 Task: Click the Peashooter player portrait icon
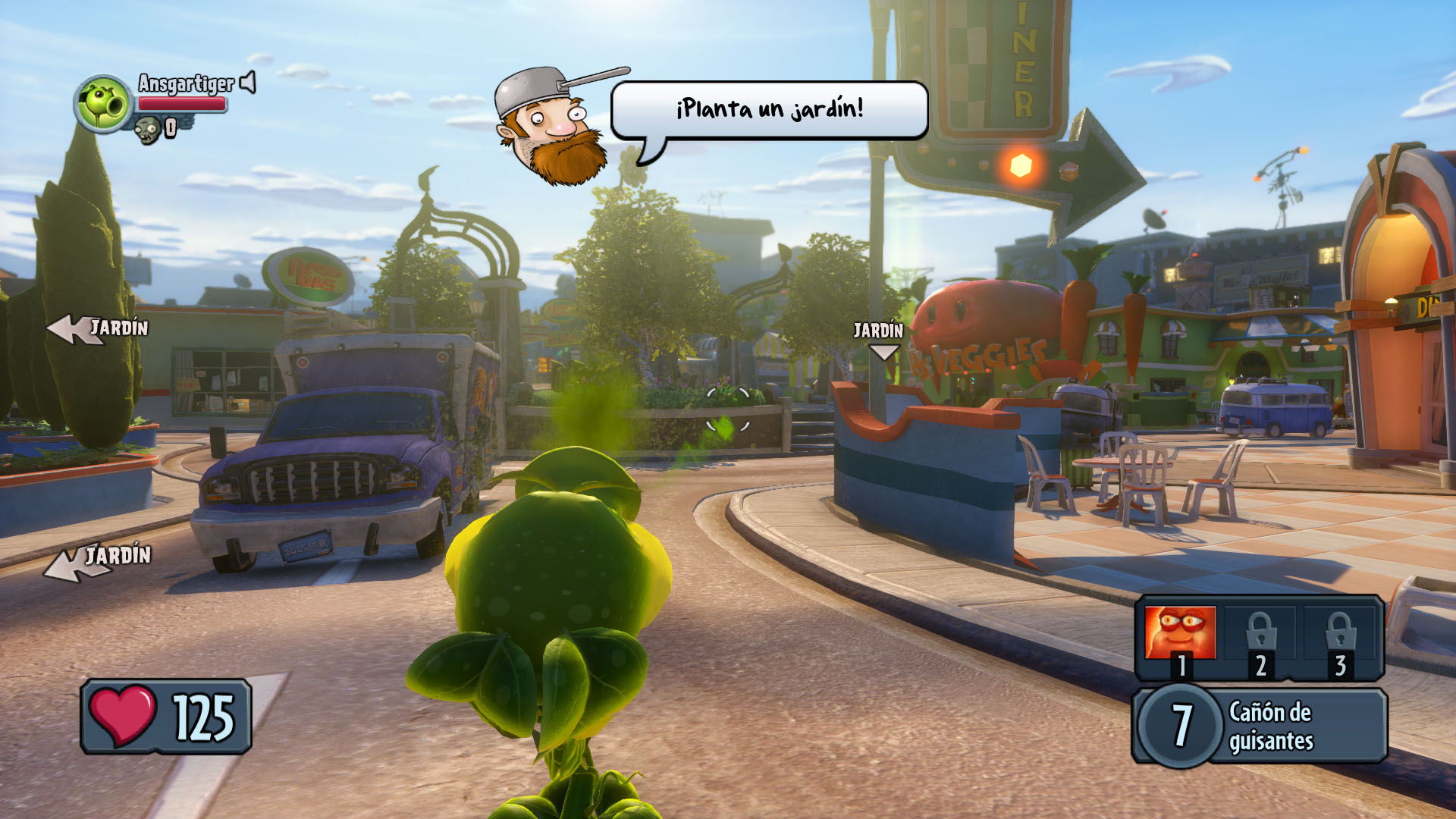[x=103, y=103]
